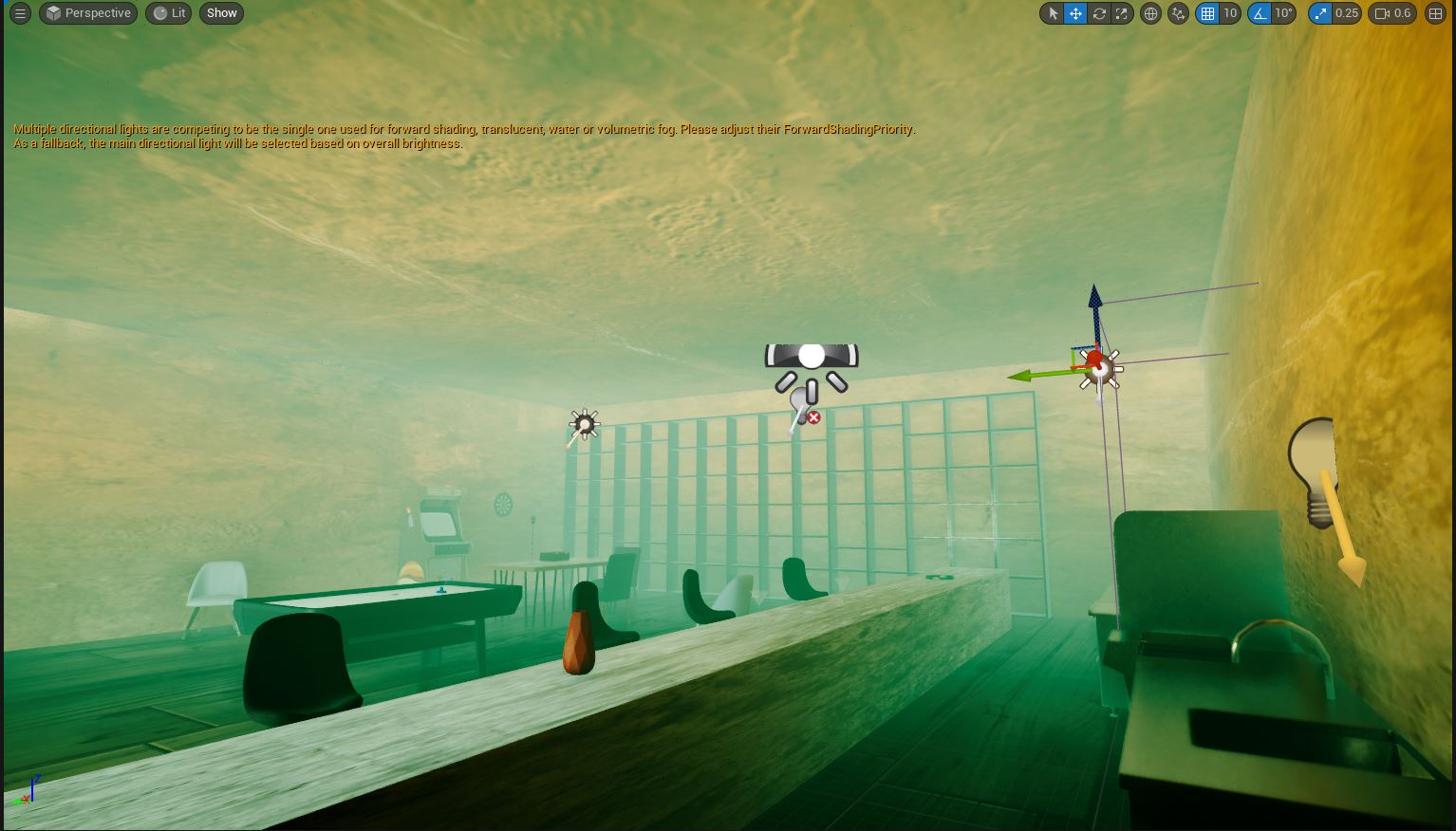Activate the select mode arrow tool
Screen dimensions: 1456x831
[1053, 13]
